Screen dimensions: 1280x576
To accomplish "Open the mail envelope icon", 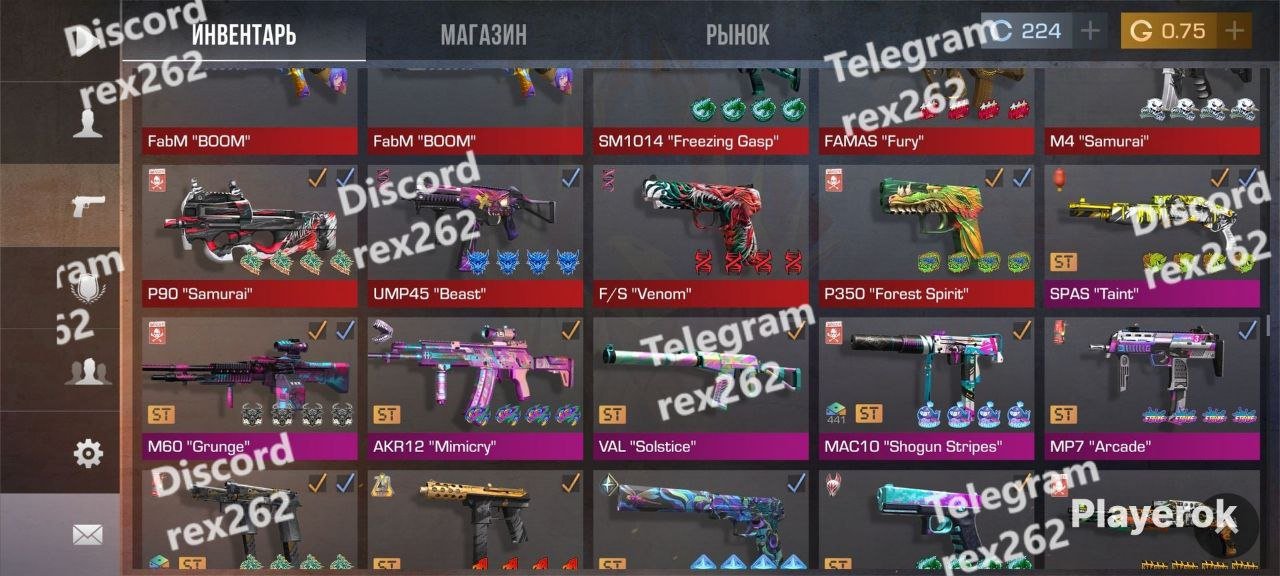I will [x=88, y=535].
